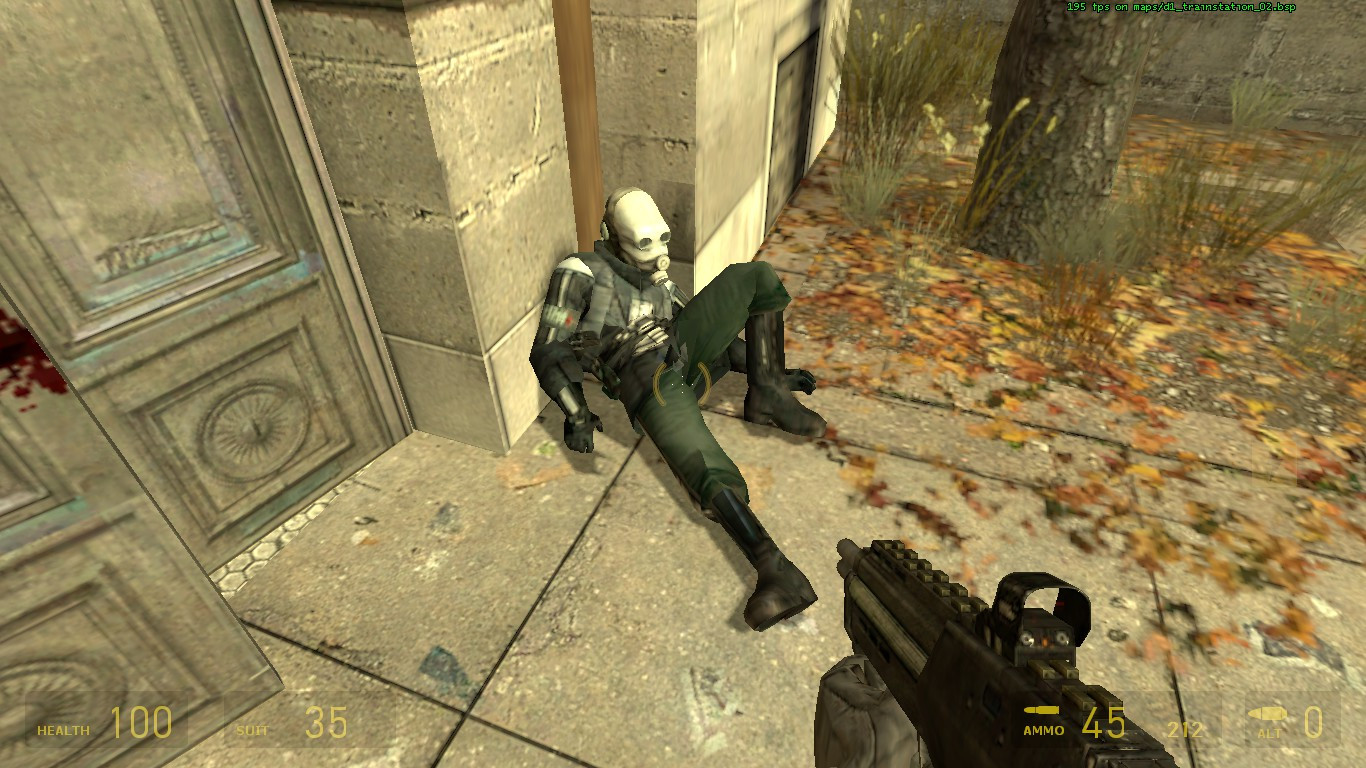This screenshot has width=1366, height=768.
Task: Click the crosshair circle at screen center
Action: point(683,384)
